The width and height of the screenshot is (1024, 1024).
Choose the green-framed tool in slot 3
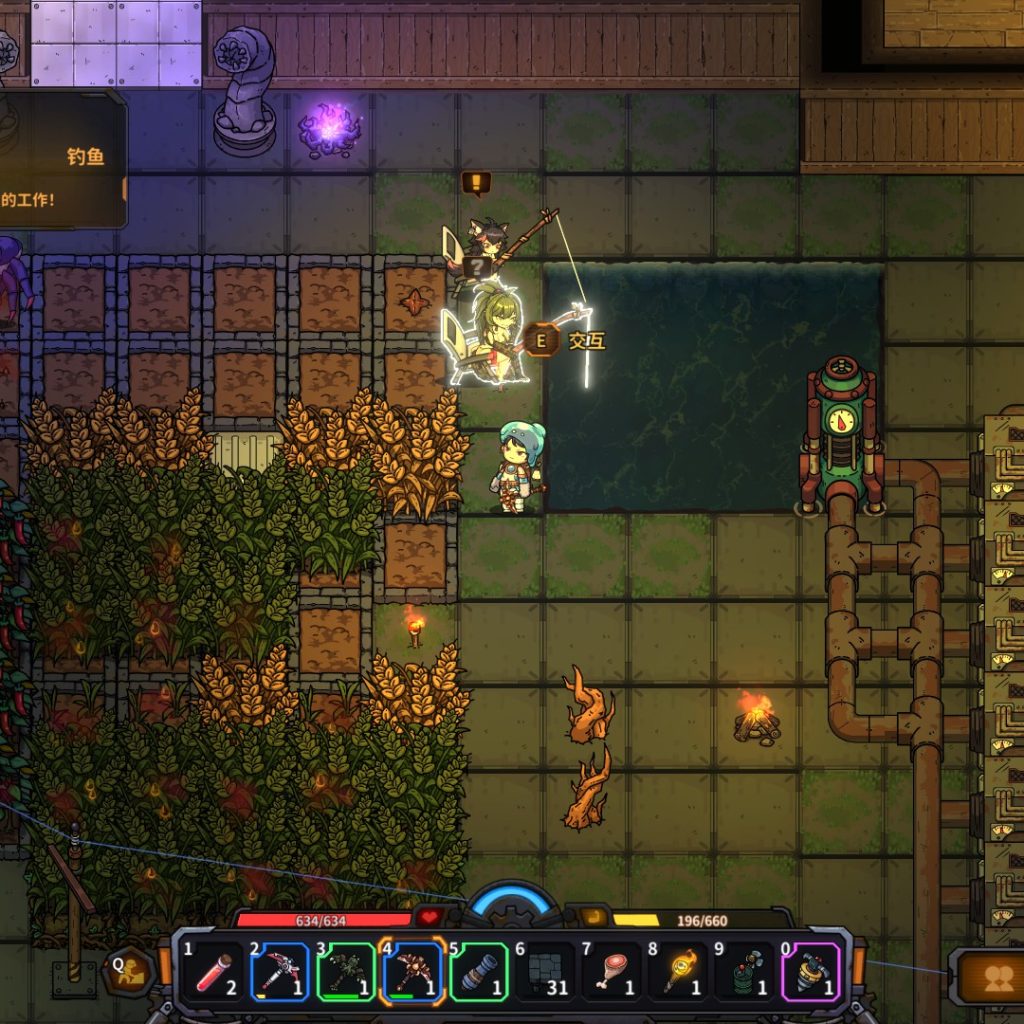[346, 972]
